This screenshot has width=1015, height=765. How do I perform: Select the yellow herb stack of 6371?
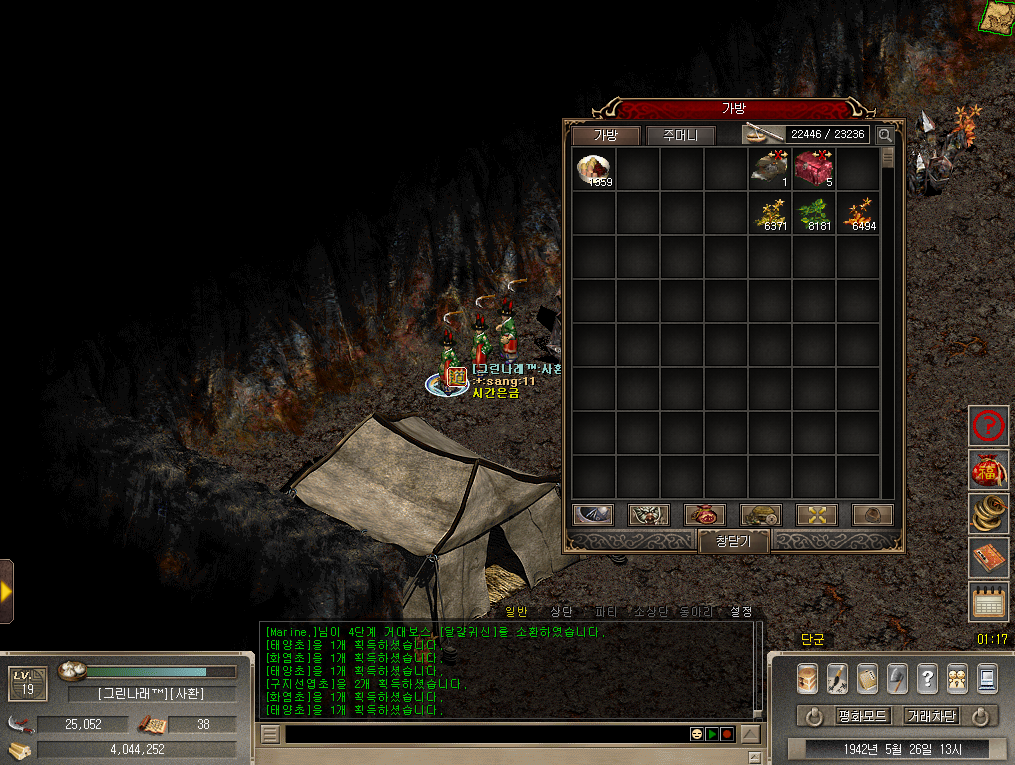pos(770,213)
